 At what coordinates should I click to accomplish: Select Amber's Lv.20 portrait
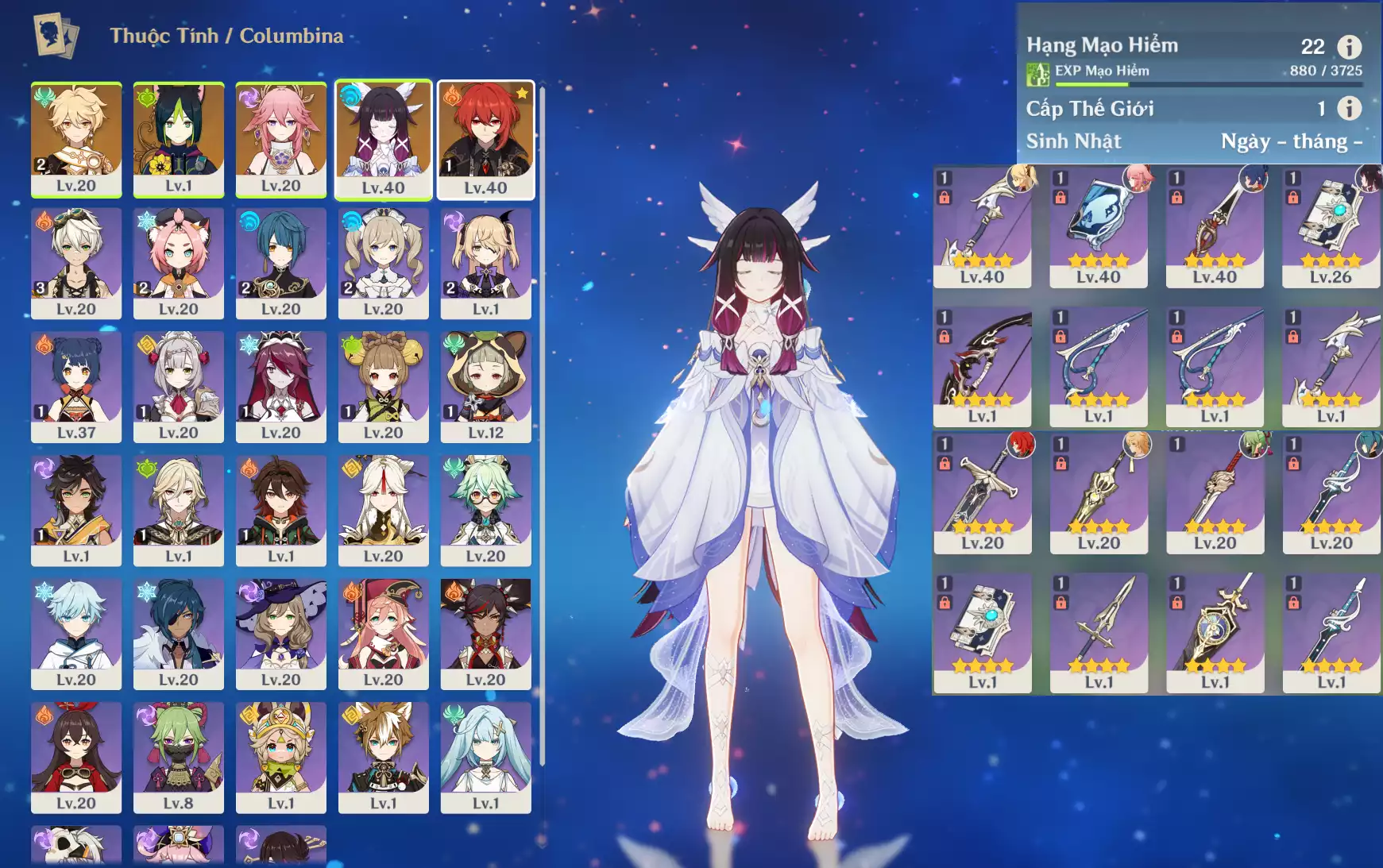[76, 757]
